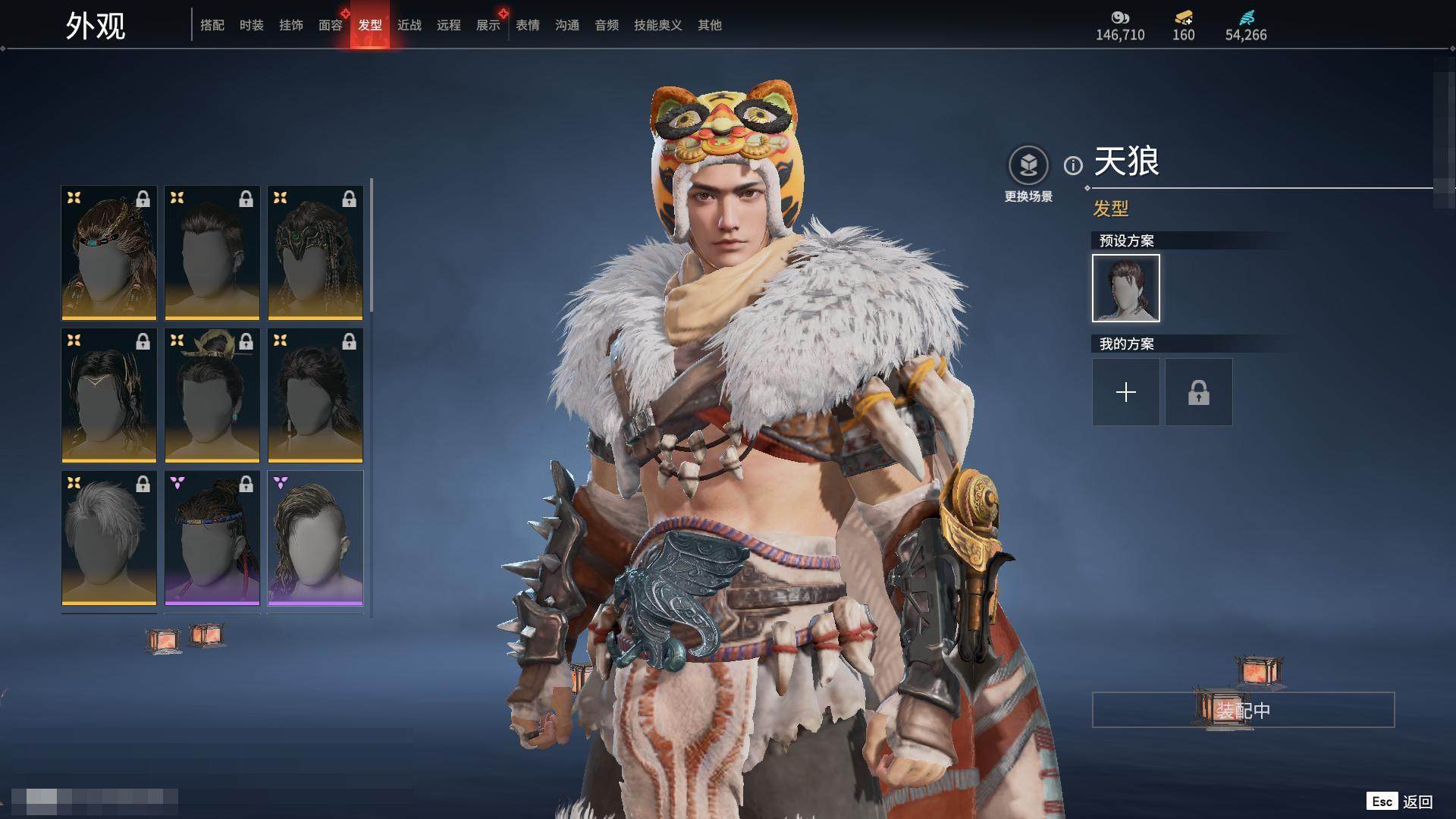Select the preset hairstyle thumbnail under 预设方案
Screen dimensions: 1456x819
click(1126, 288)
